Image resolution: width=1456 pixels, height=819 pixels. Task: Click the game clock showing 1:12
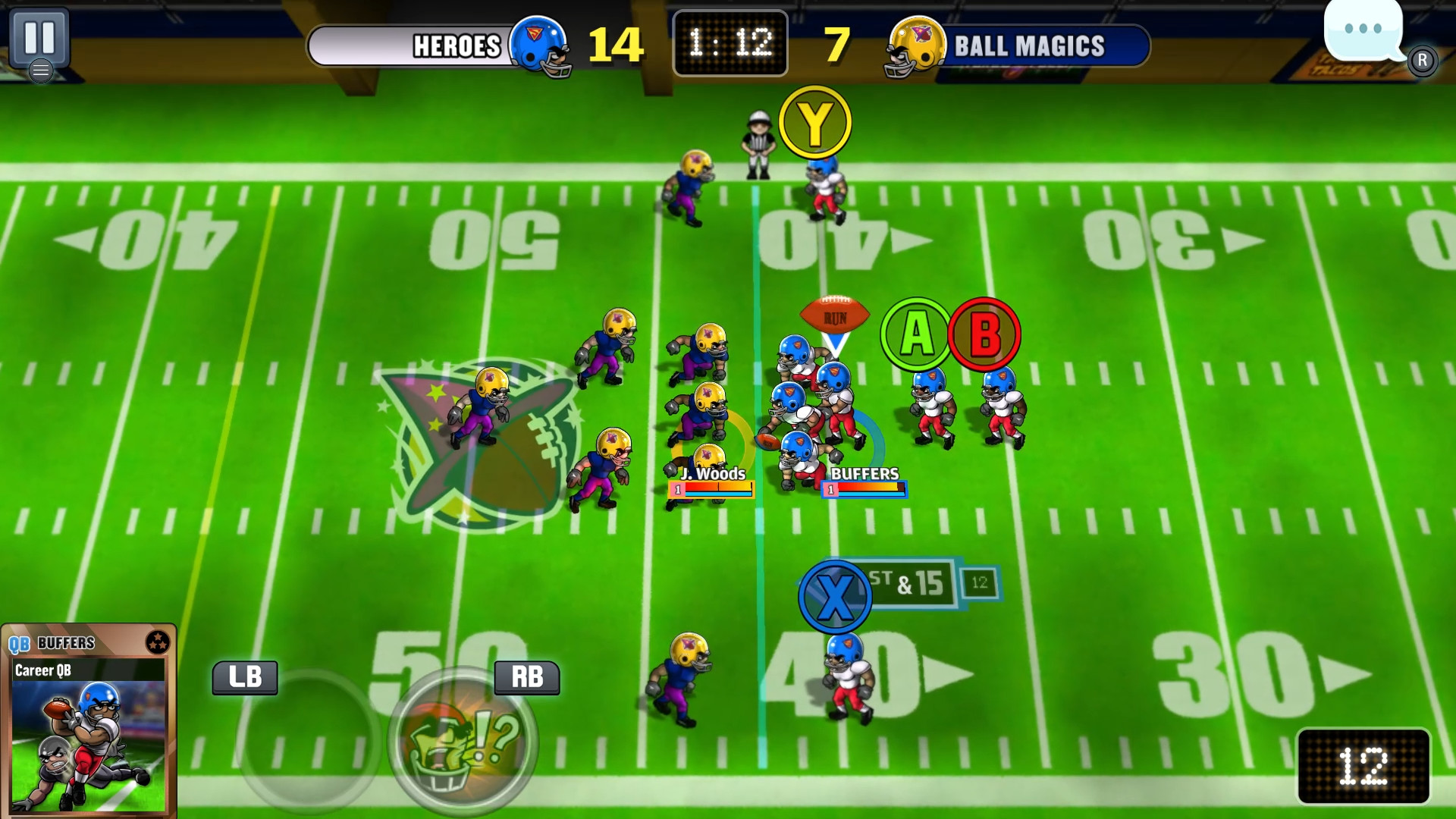coord(729,42)
